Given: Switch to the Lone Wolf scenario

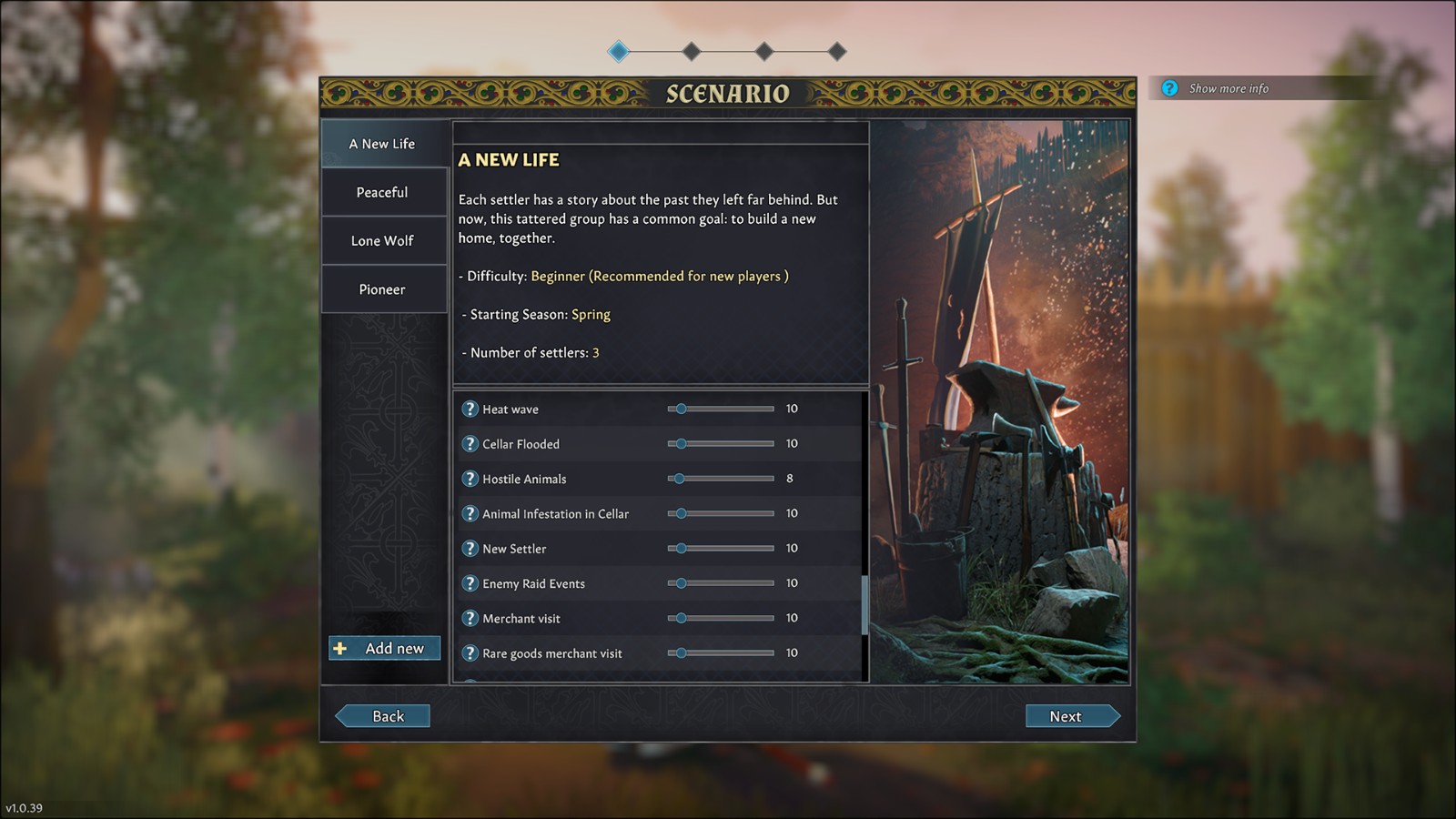Looking at the screenshot, I should point(382,241).
